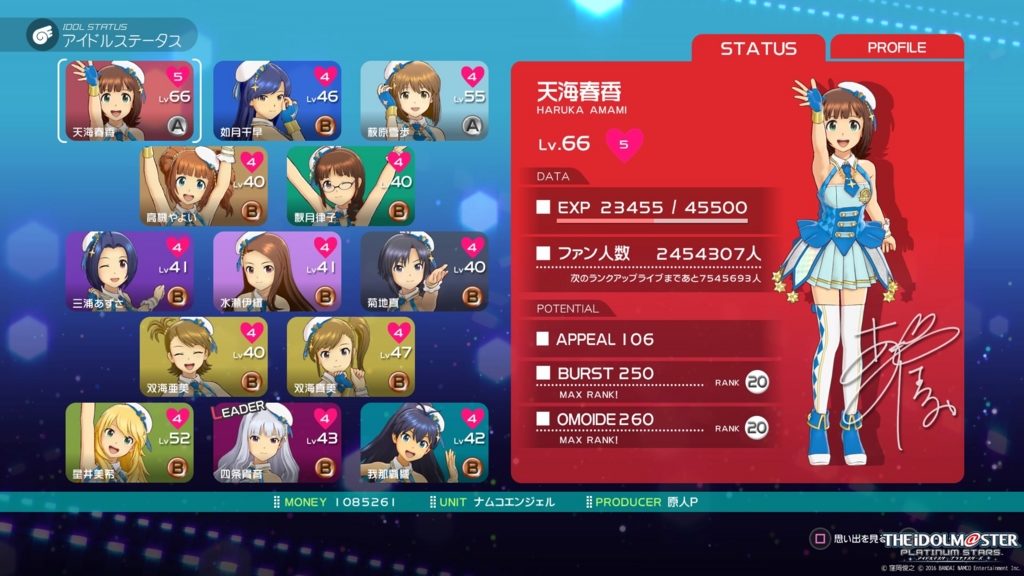Choose Ami Futami's Lv40 card
1024x576 pixels.
point(204,357)
